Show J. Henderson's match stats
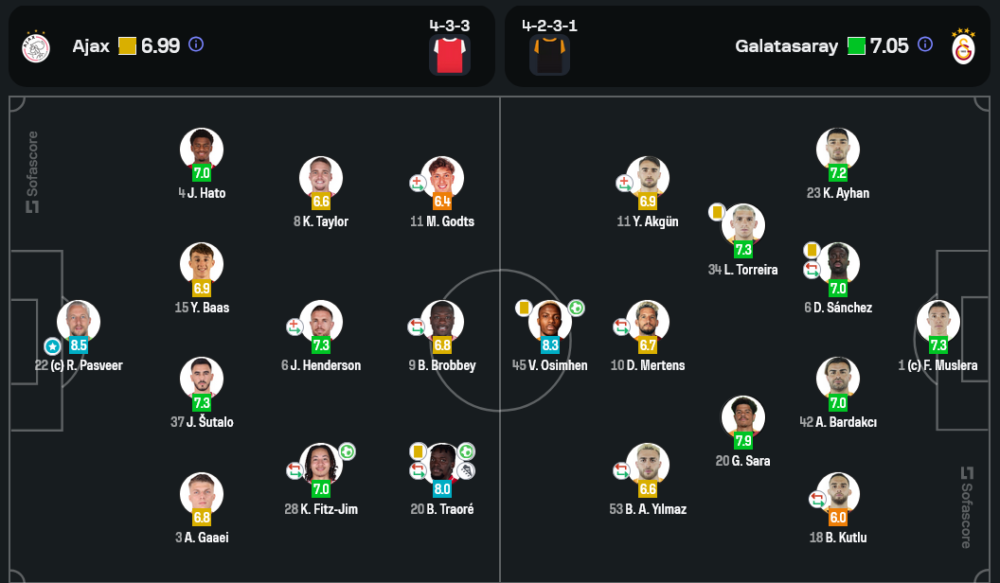1000x583 pixels. (321, 322)
